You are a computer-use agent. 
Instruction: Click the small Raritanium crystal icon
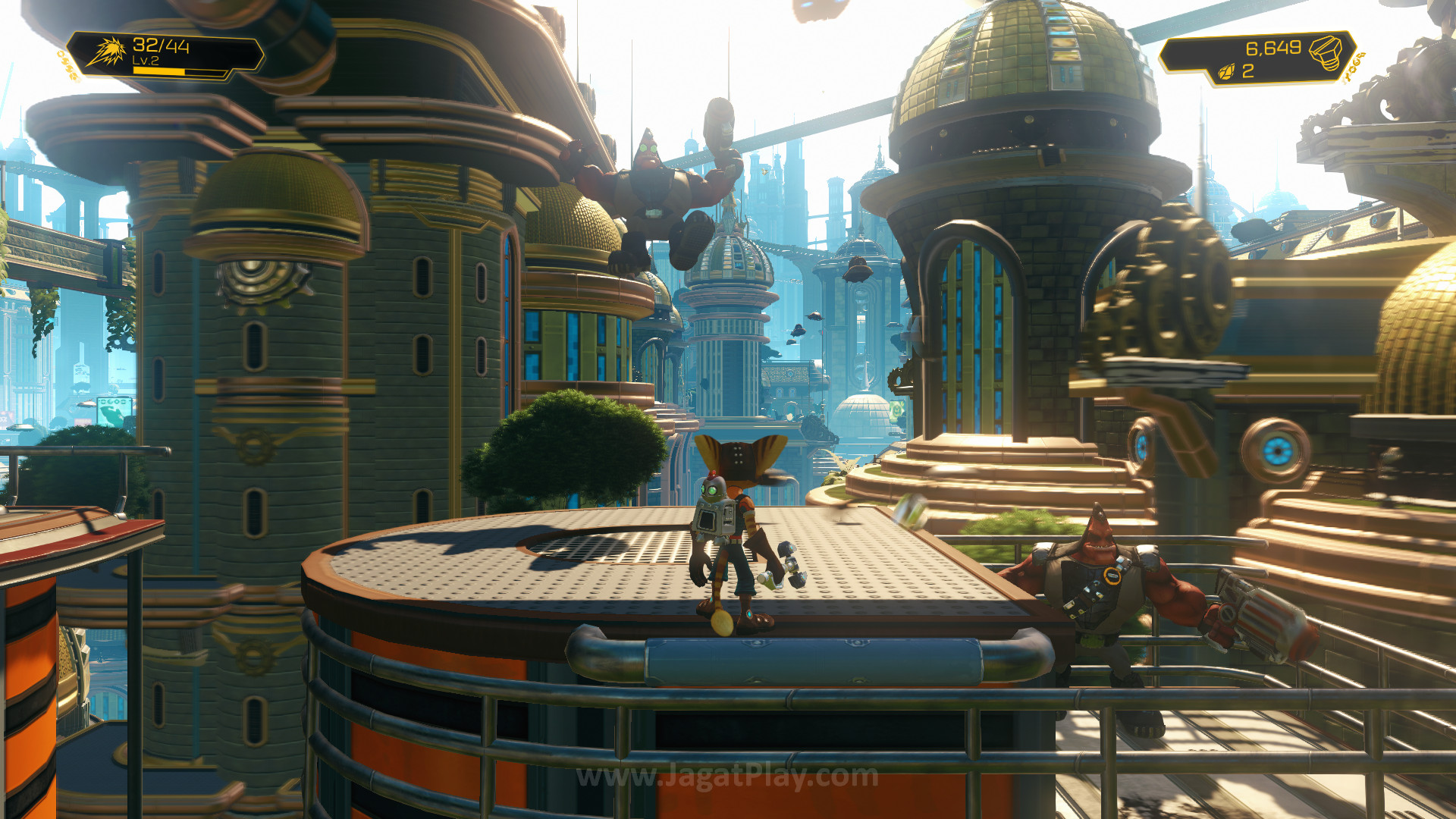point(1226,72)
